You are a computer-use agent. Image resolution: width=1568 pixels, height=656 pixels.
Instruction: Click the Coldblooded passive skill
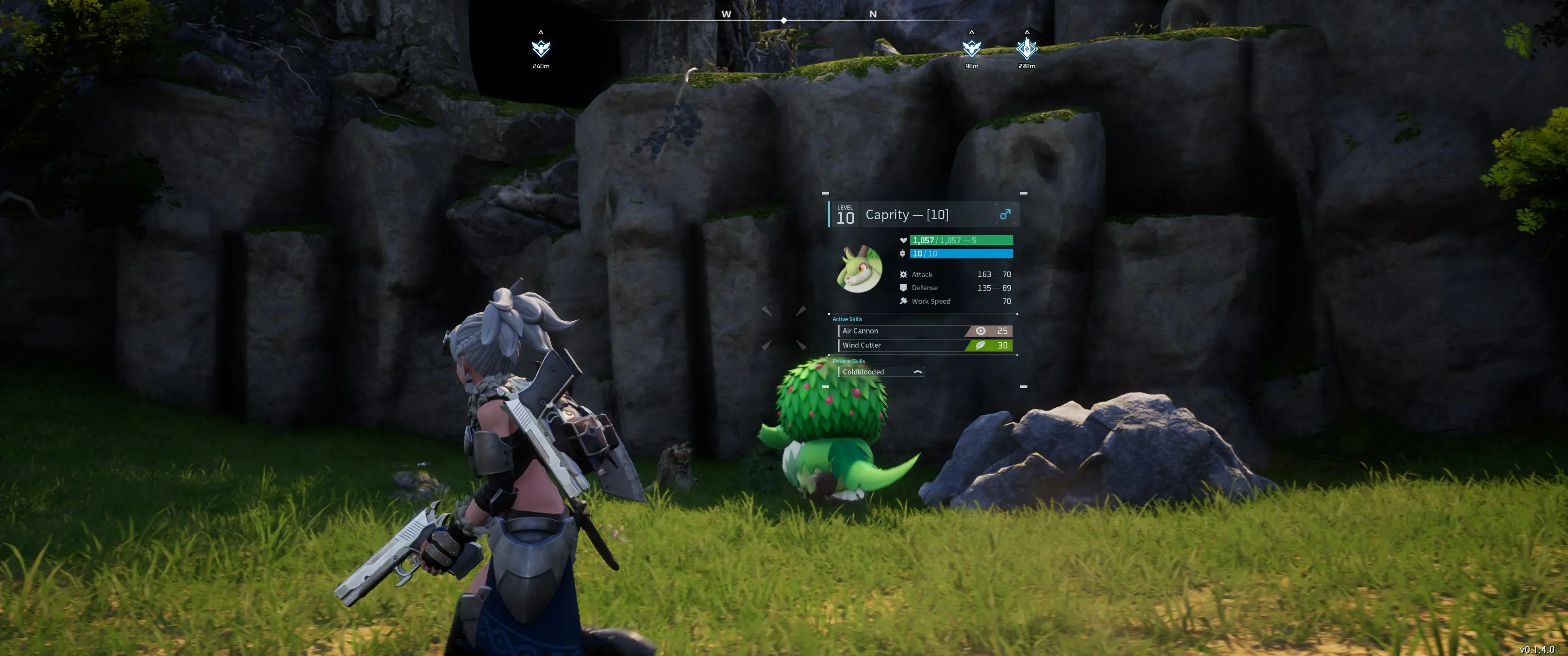881,372
